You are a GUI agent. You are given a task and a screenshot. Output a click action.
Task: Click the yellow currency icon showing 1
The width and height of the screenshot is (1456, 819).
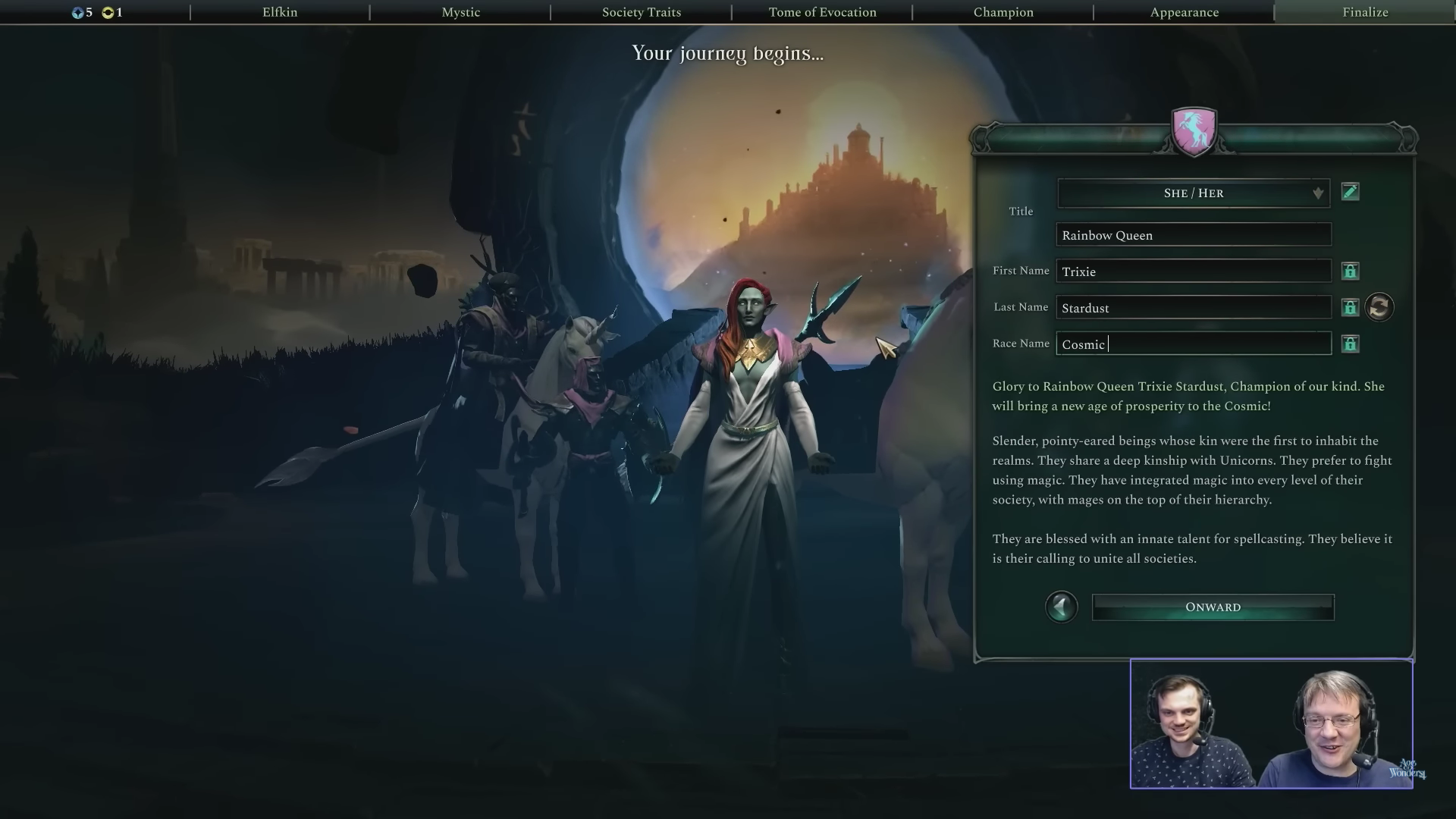pos(108,12)
